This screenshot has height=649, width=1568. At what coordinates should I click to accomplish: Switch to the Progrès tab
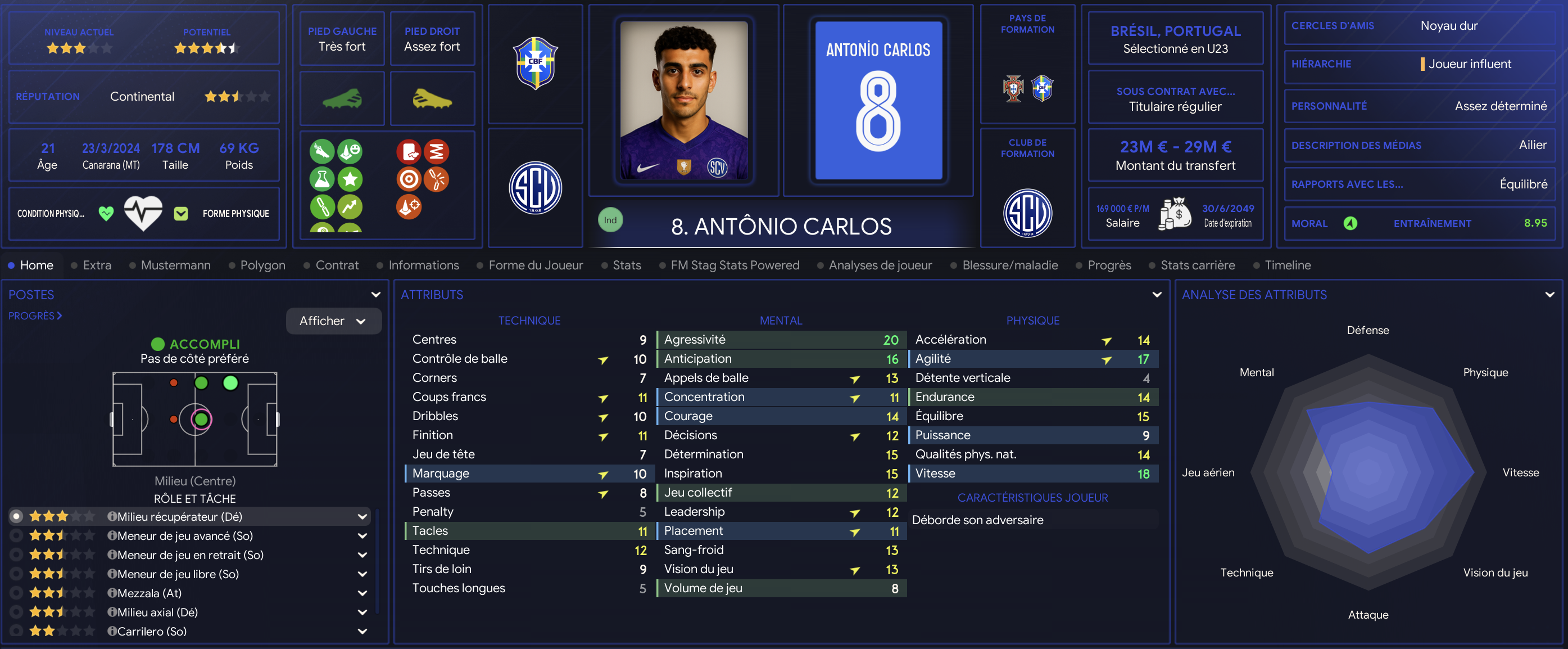pos(1108,265)
